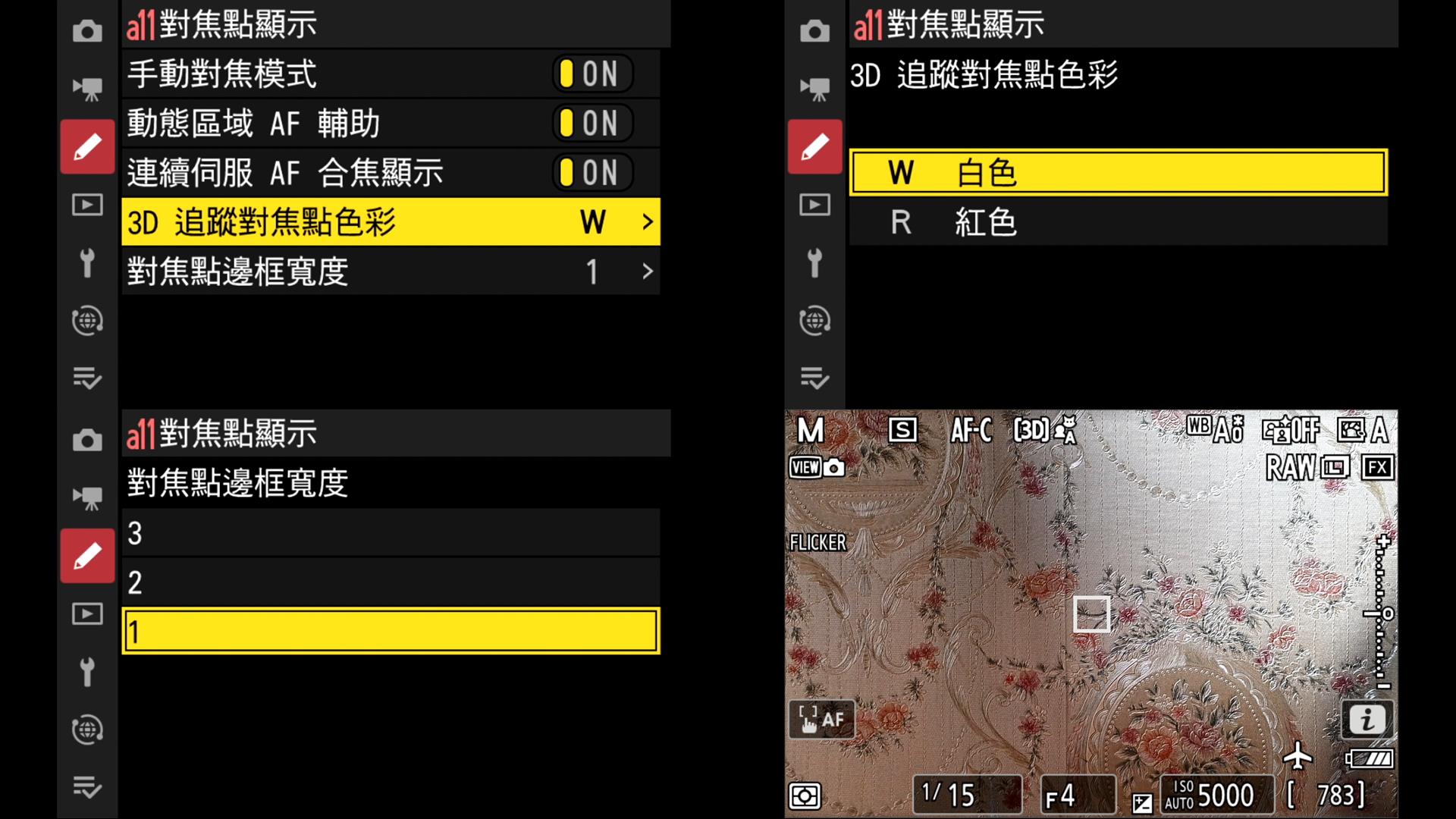Image resolution: width=1456 pixels, height=819 pixels.
Task: Click the focus point square in live view
Action: coord(1092,614)
